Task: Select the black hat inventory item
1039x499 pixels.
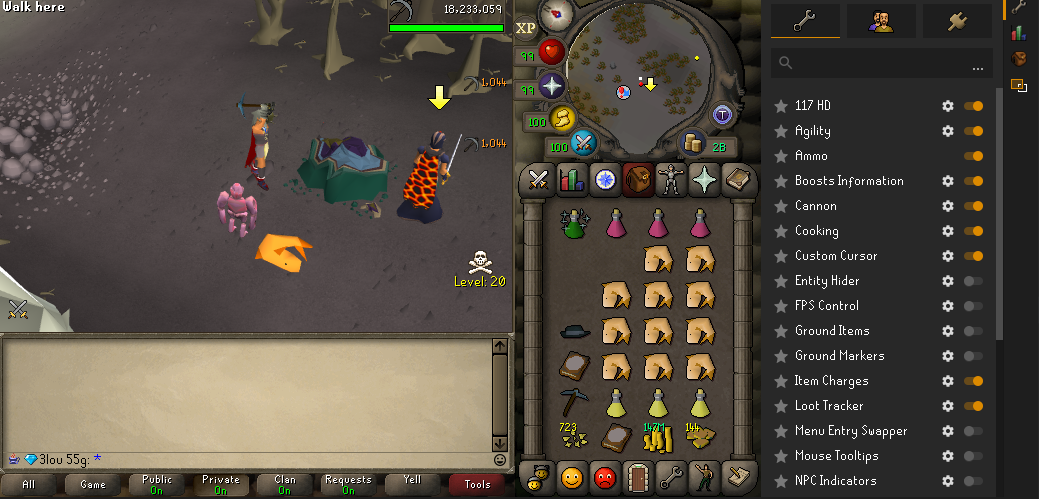Action: [574, 331]
